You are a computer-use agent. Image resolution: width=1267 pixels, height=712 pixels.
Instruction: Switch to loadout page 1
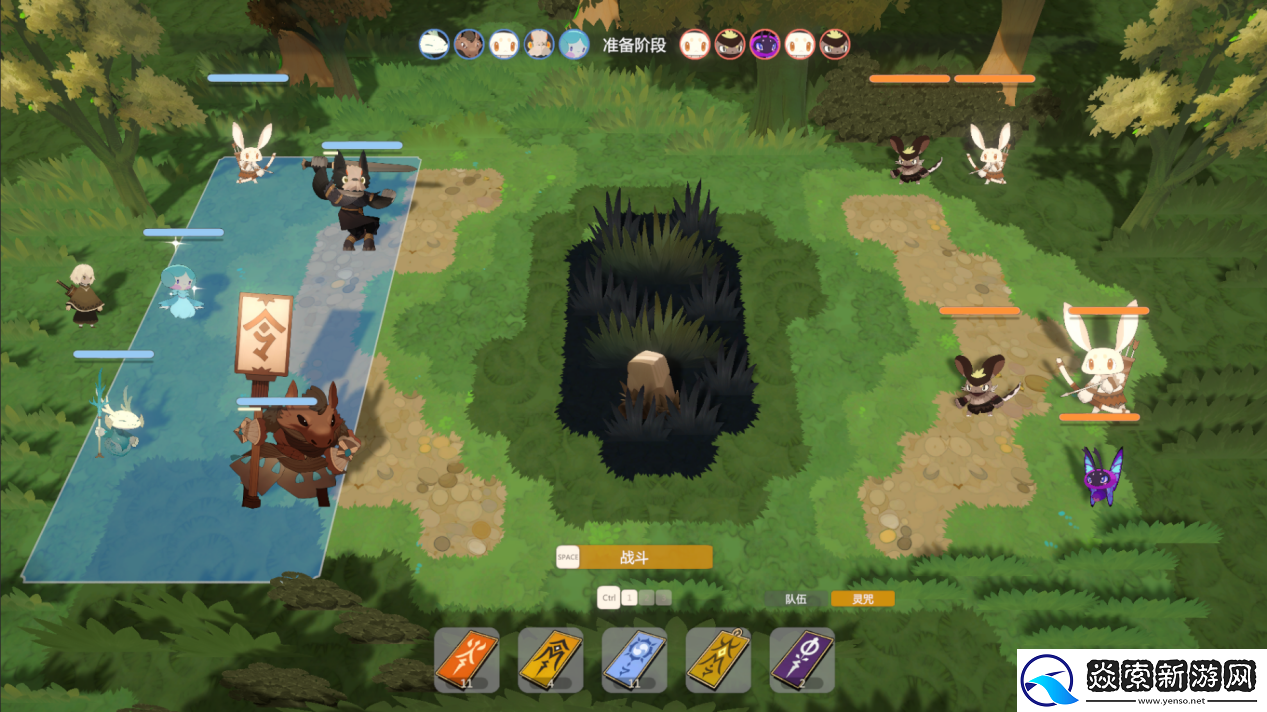click(629, 598)
